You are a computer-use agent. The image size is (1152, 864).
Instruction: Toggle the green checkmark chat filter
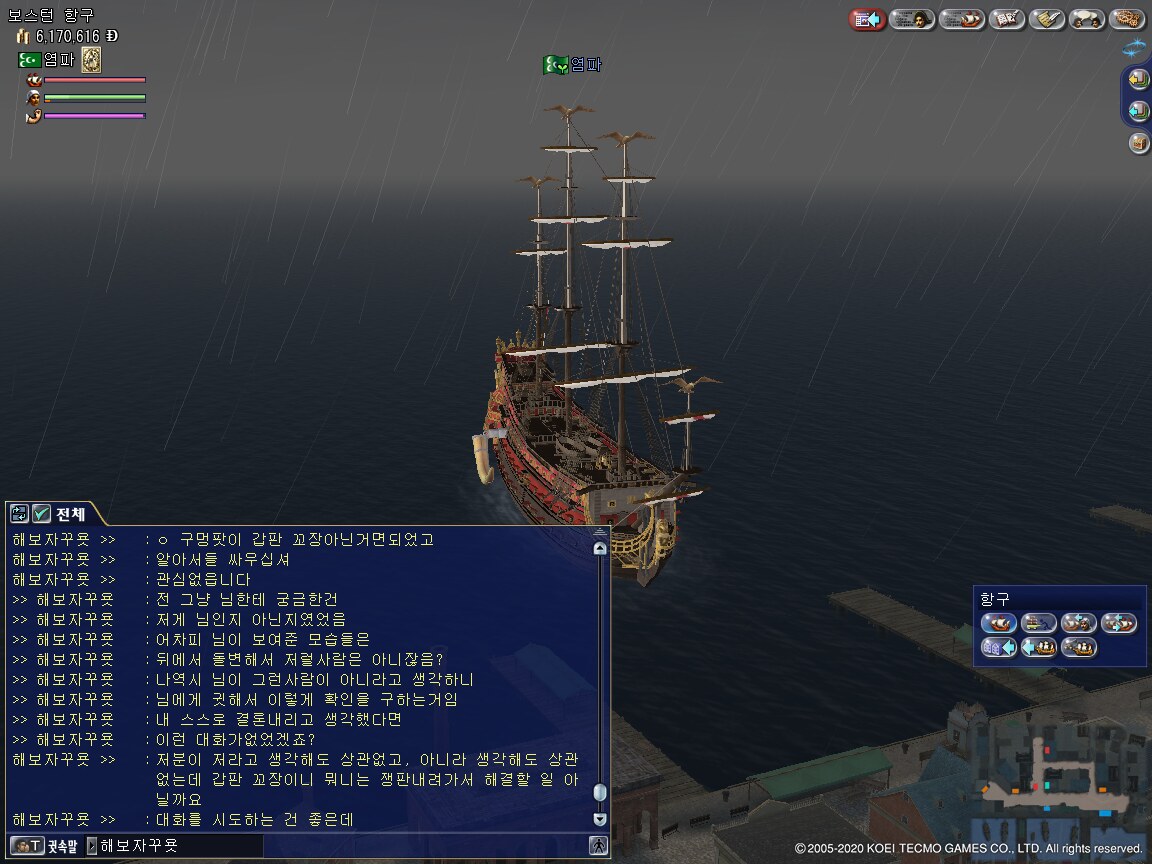pos(41,514)
